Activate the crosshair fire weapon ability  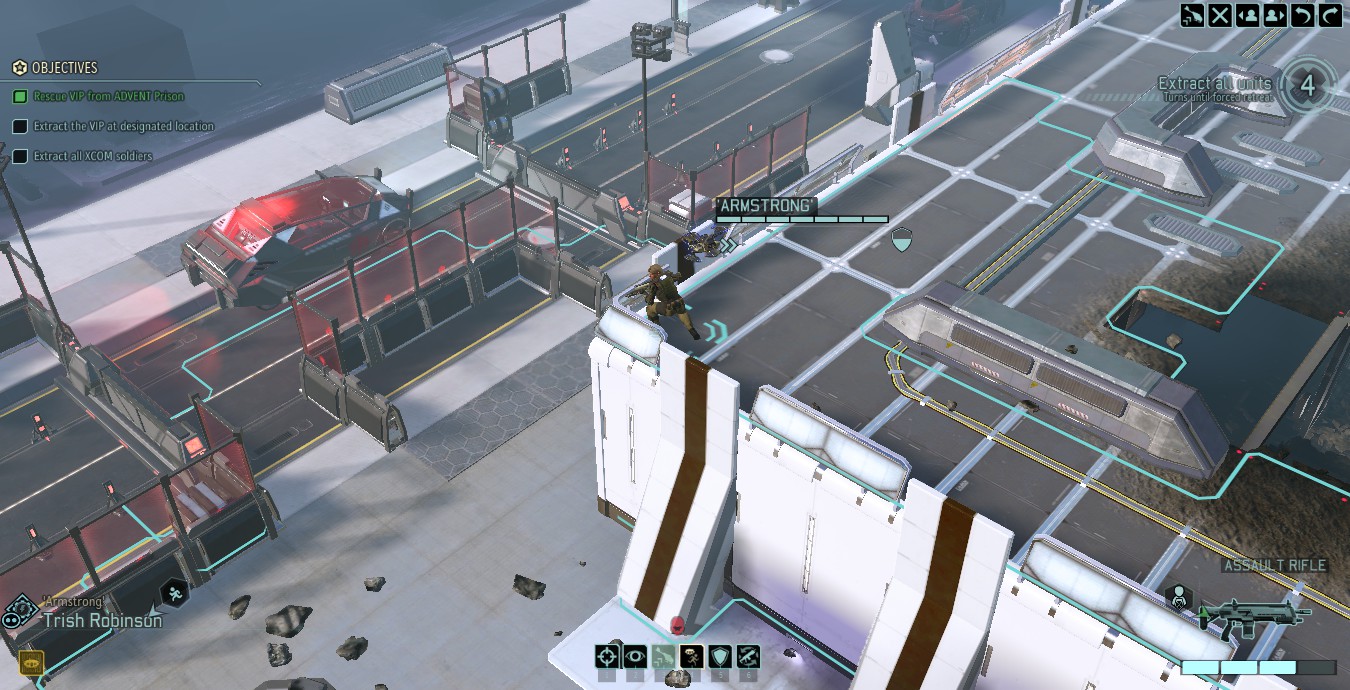(x=607, y=657)
